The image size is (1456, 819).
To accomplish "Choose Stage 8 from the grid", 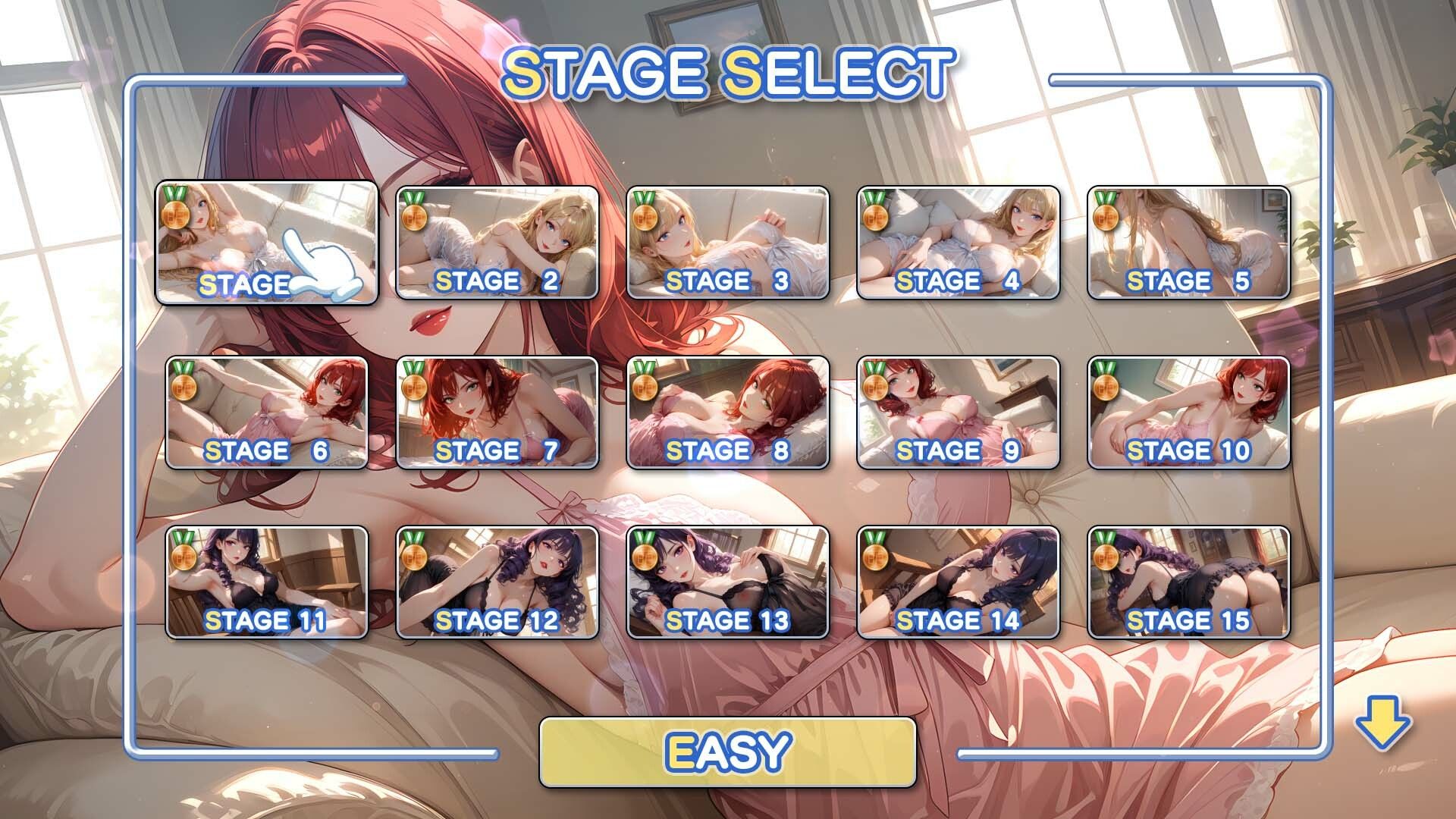I will coord(728,413).
